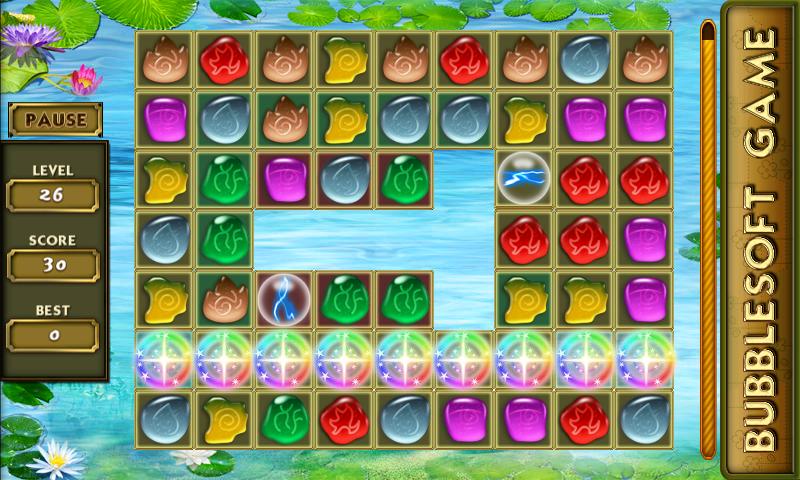Choose the purple gem in the third row

[x=285, y=179]
